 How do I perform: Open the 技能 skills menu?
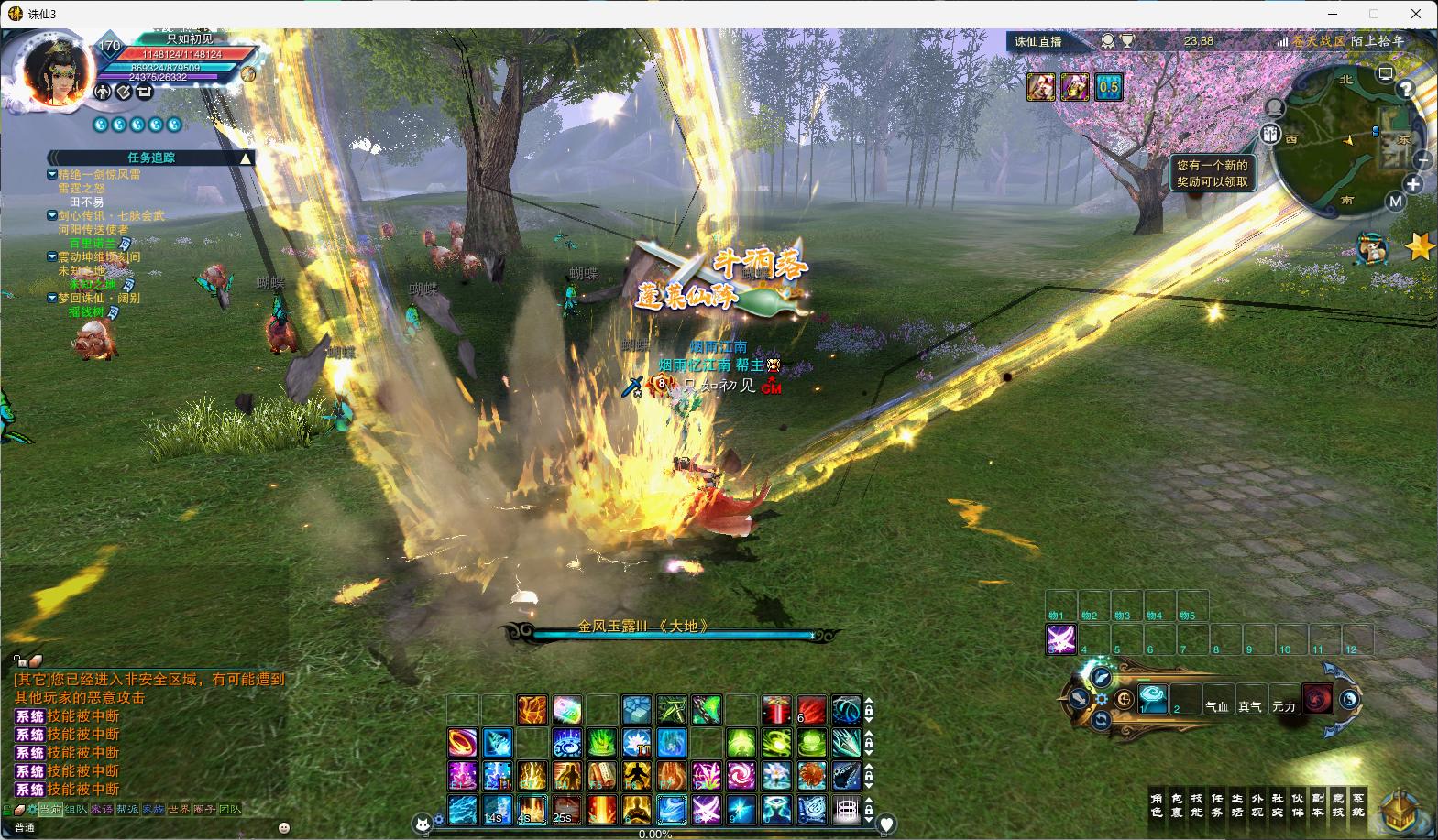(1197, 805)
